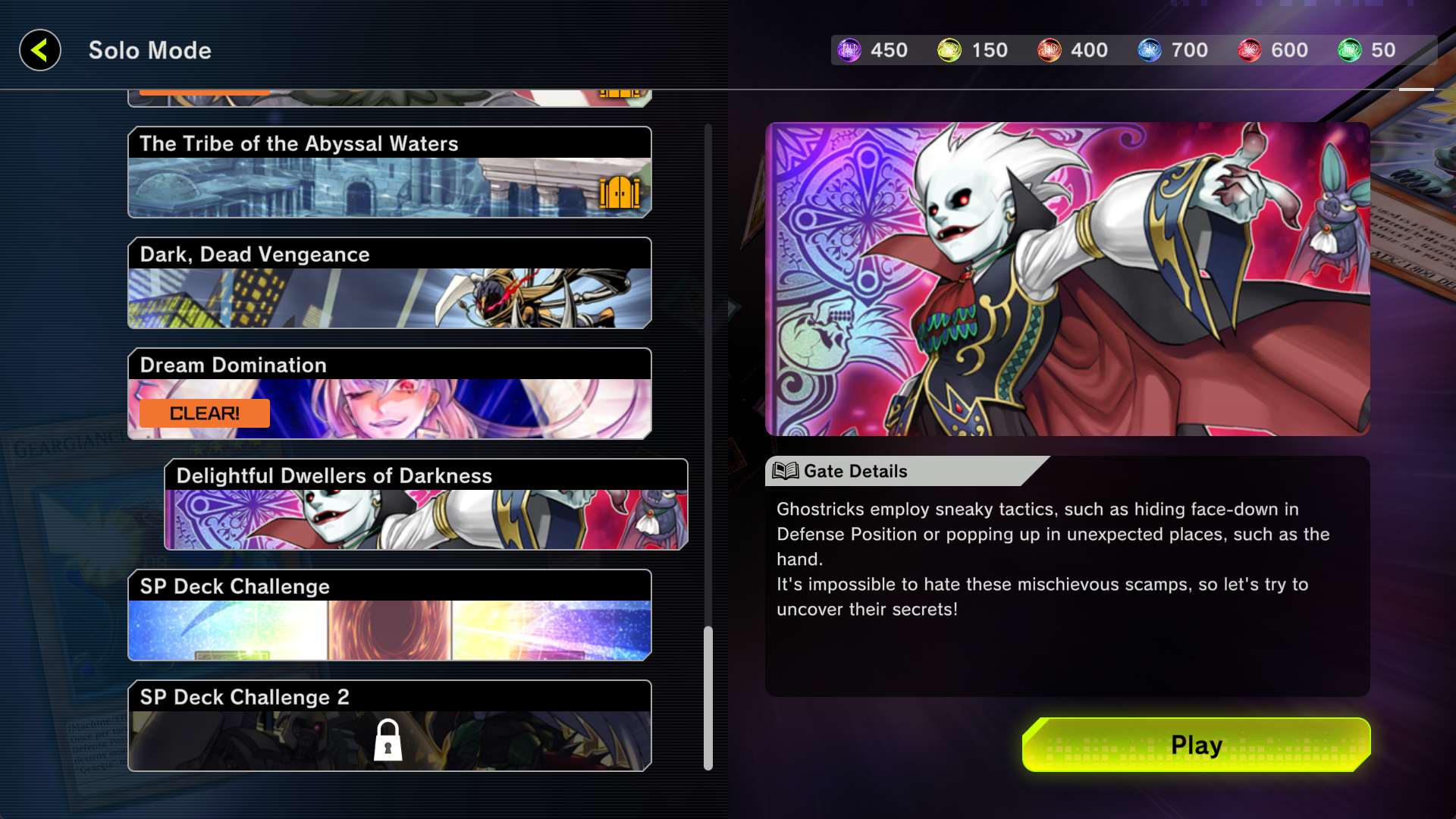The image size is (1456, 819).
Task: Click the gate list scrollbar handle
Action: point(708,696)
